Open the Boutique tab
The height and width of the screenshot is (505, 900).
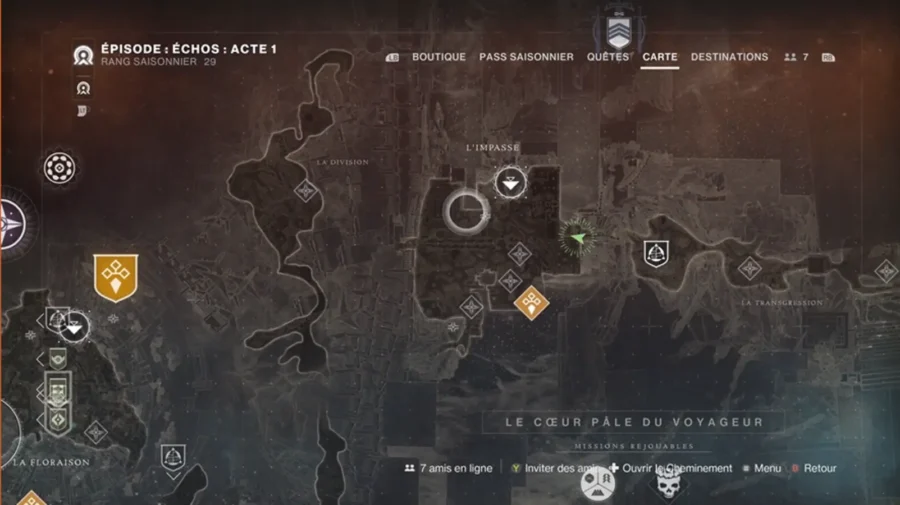[438, 57]
